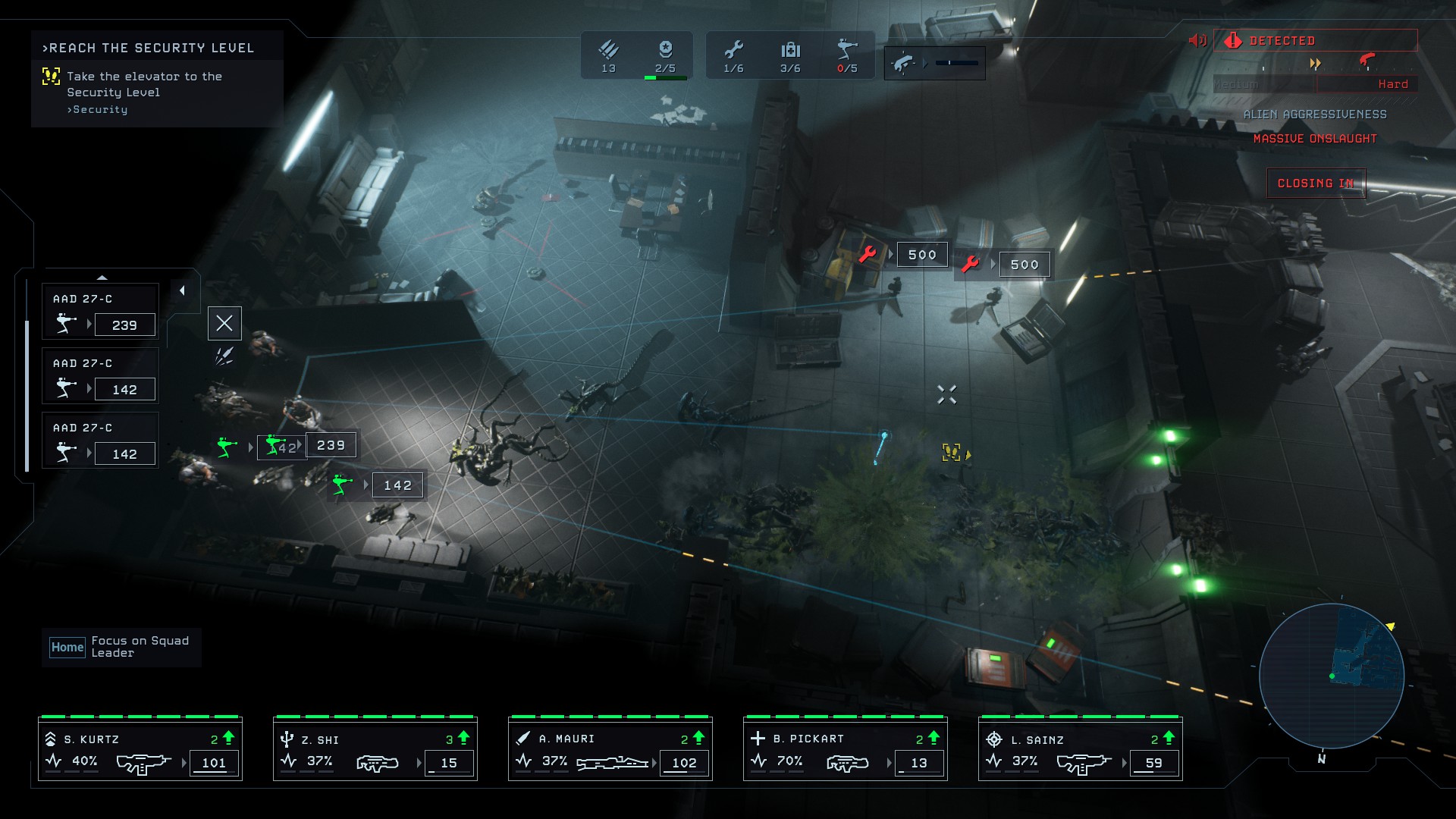This screenshot has width=1456, height=819.
Task: Select L. Sainz squad card
Action: 1081,749
